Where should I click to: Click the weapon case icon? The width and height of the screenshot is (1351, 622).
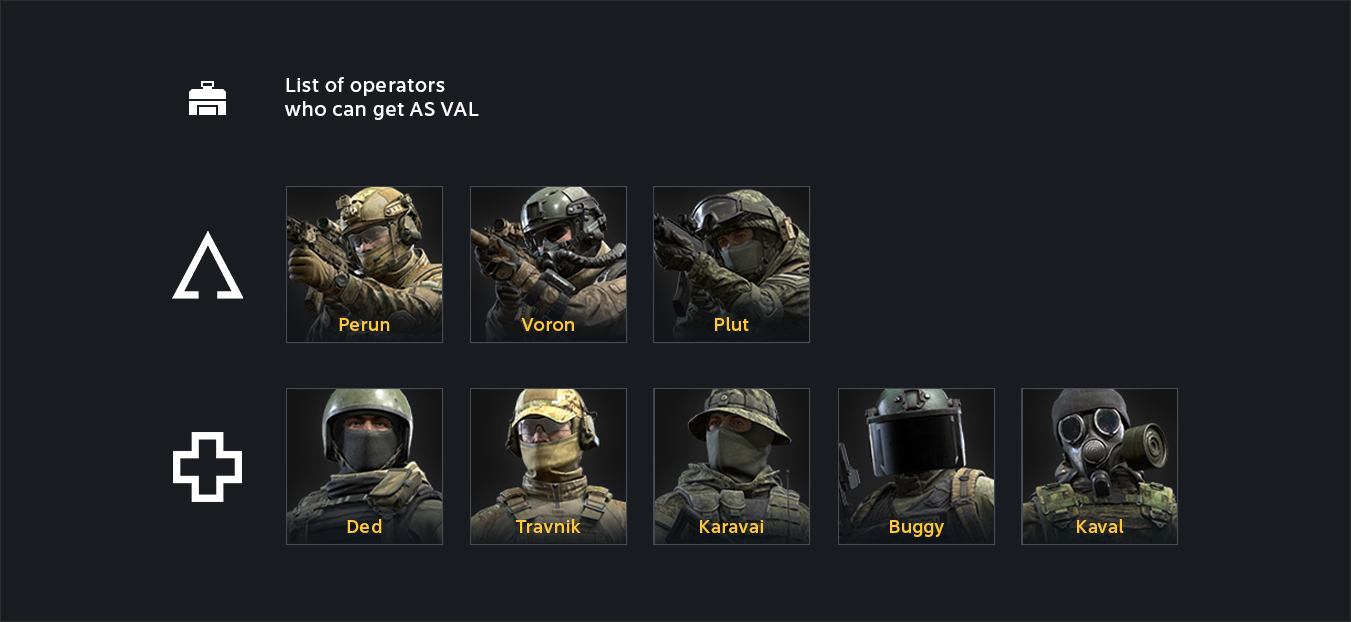(208, 98)
